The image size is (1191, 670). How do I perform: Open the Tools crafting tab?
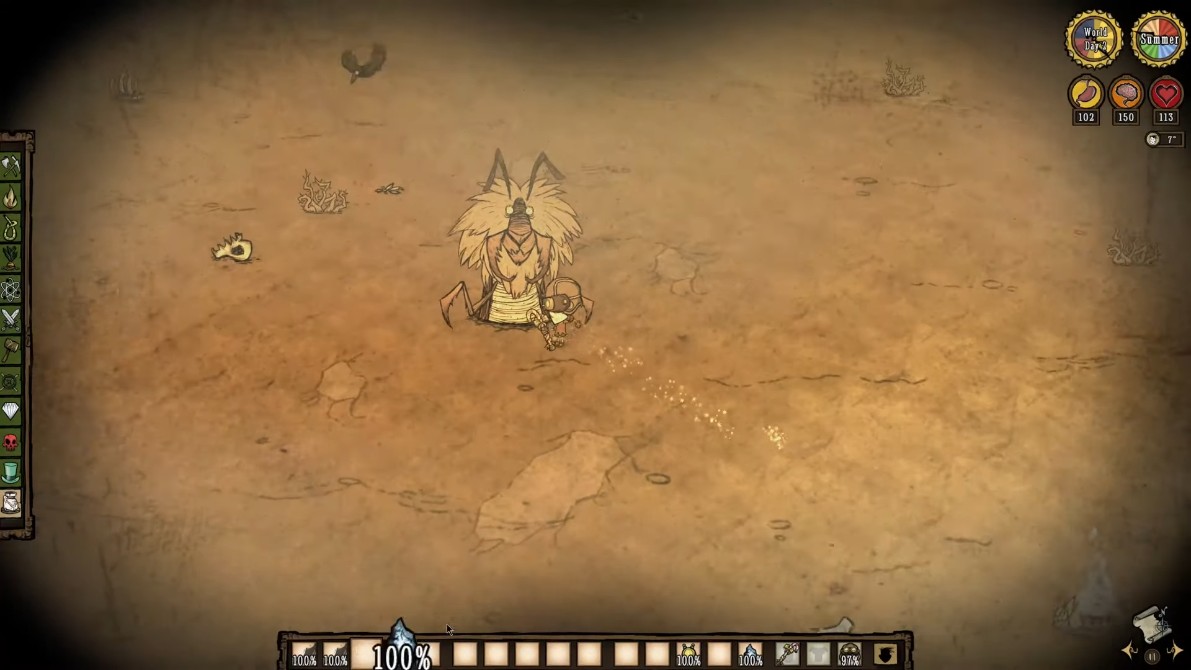coord(11,166)
